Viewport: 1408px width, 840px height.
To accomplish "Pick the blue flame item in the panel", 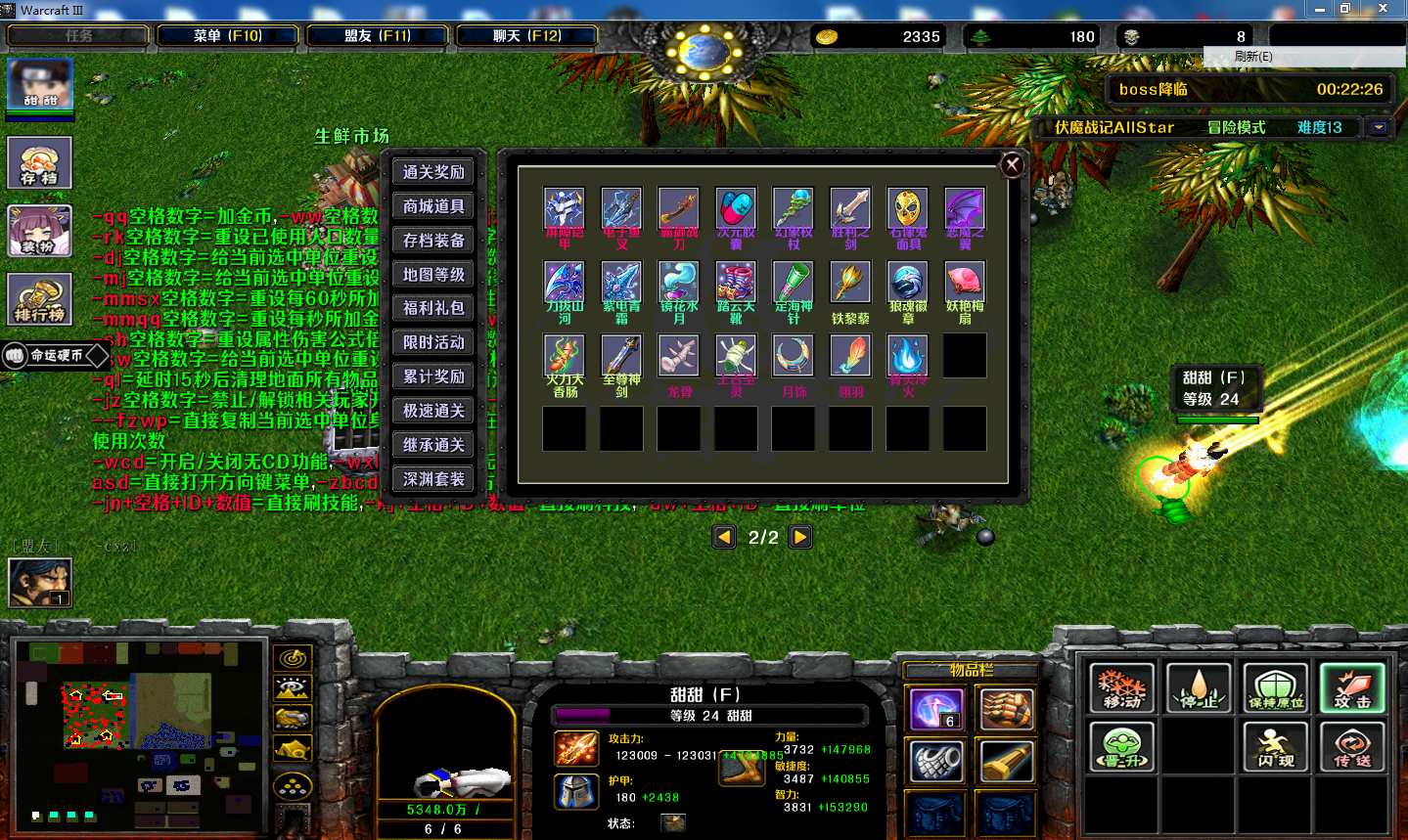I will [907, 356].
